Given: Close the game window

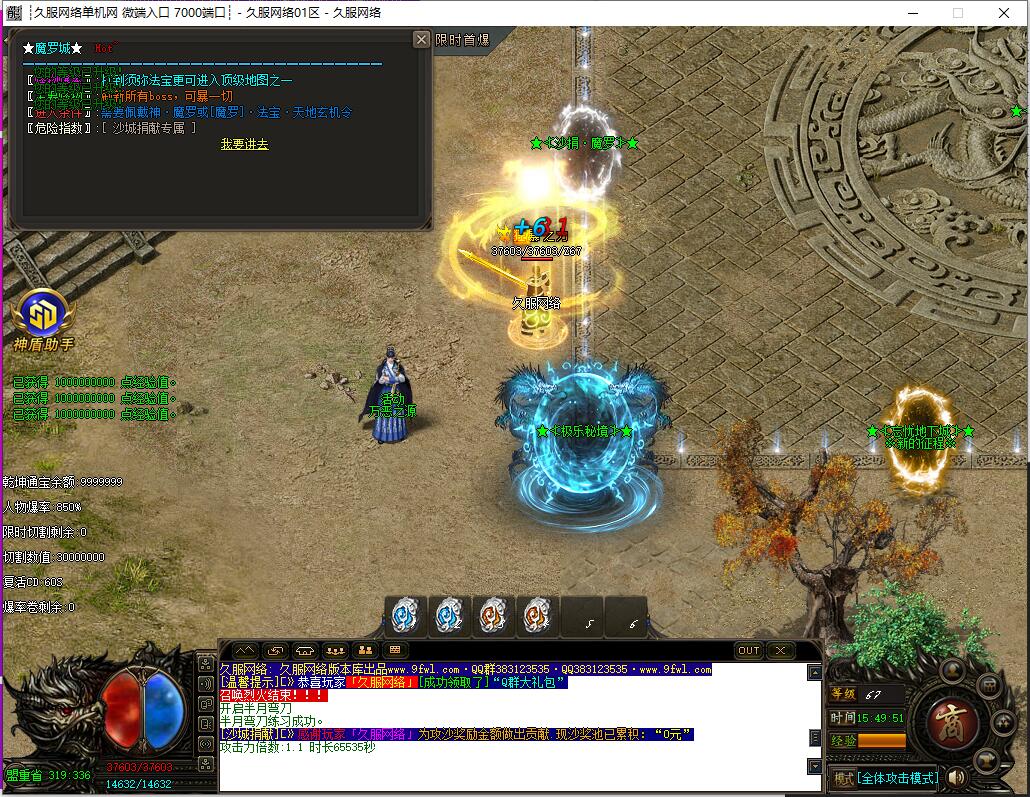Looking at the screenshot, I should tap(1004, 13).
